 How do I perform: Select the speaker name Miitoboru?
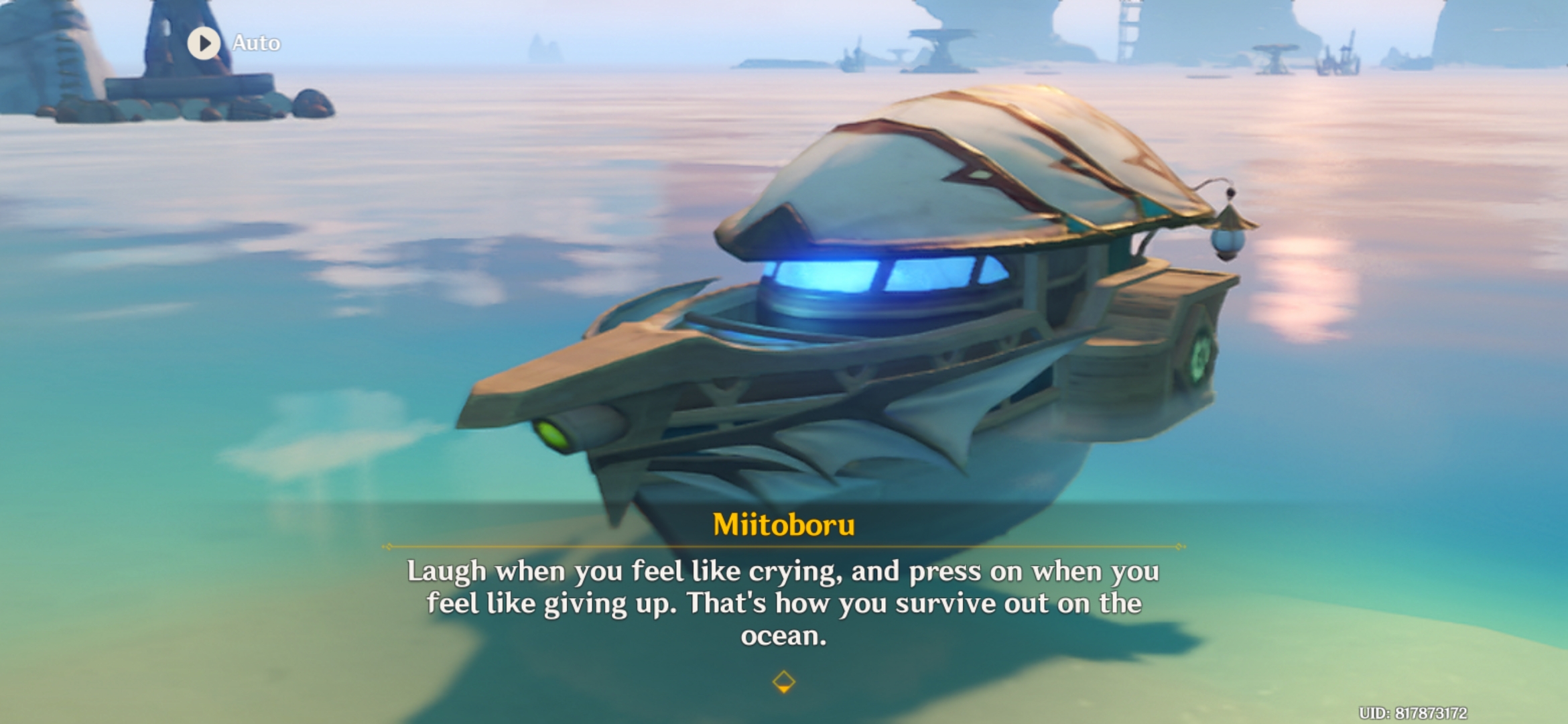coord(783,523)
